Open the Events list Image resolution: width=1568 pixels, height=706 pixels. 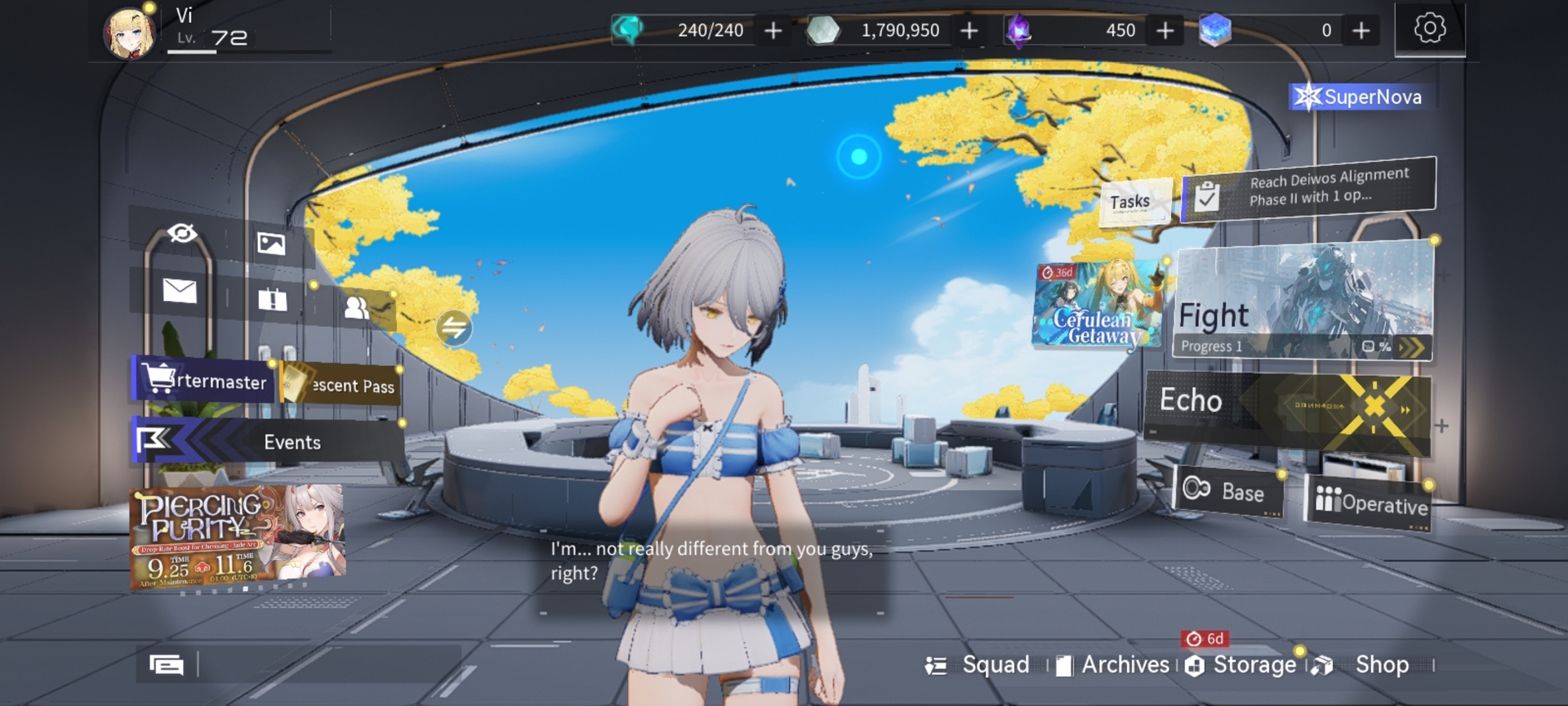coord(268,442)
